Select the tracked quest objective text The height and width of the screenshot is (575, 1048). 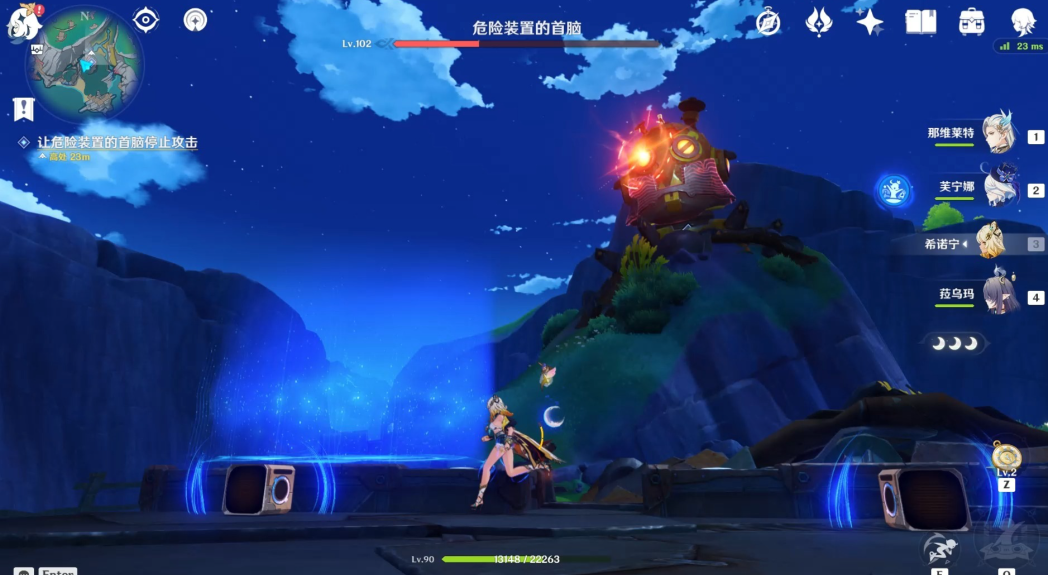(117, 143)
